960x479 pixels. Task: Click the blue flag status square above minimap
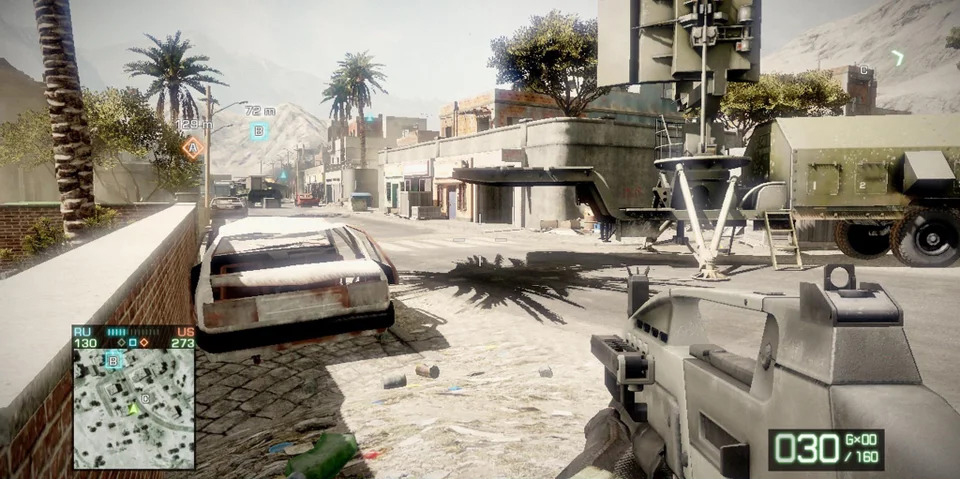tap(133, 343)
